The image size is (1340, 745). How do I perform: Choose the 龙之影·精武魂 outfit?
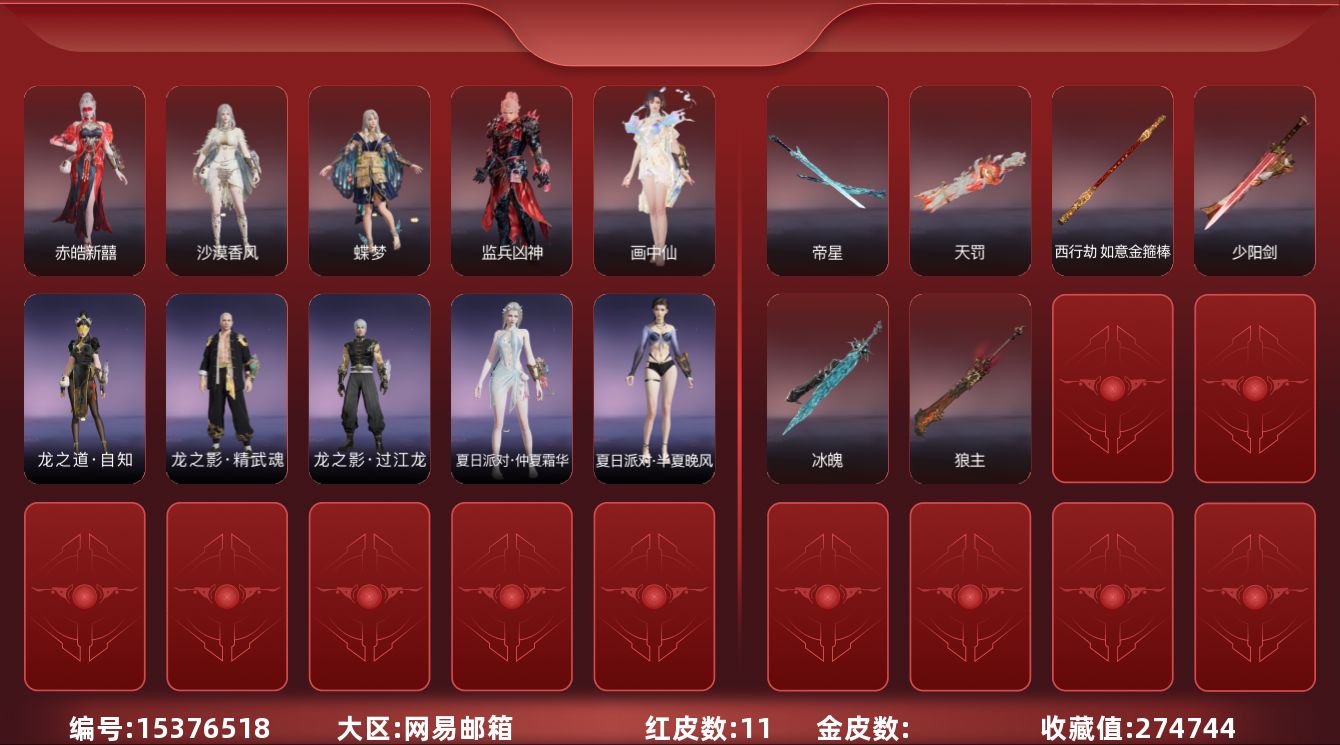tap(227, 388)
